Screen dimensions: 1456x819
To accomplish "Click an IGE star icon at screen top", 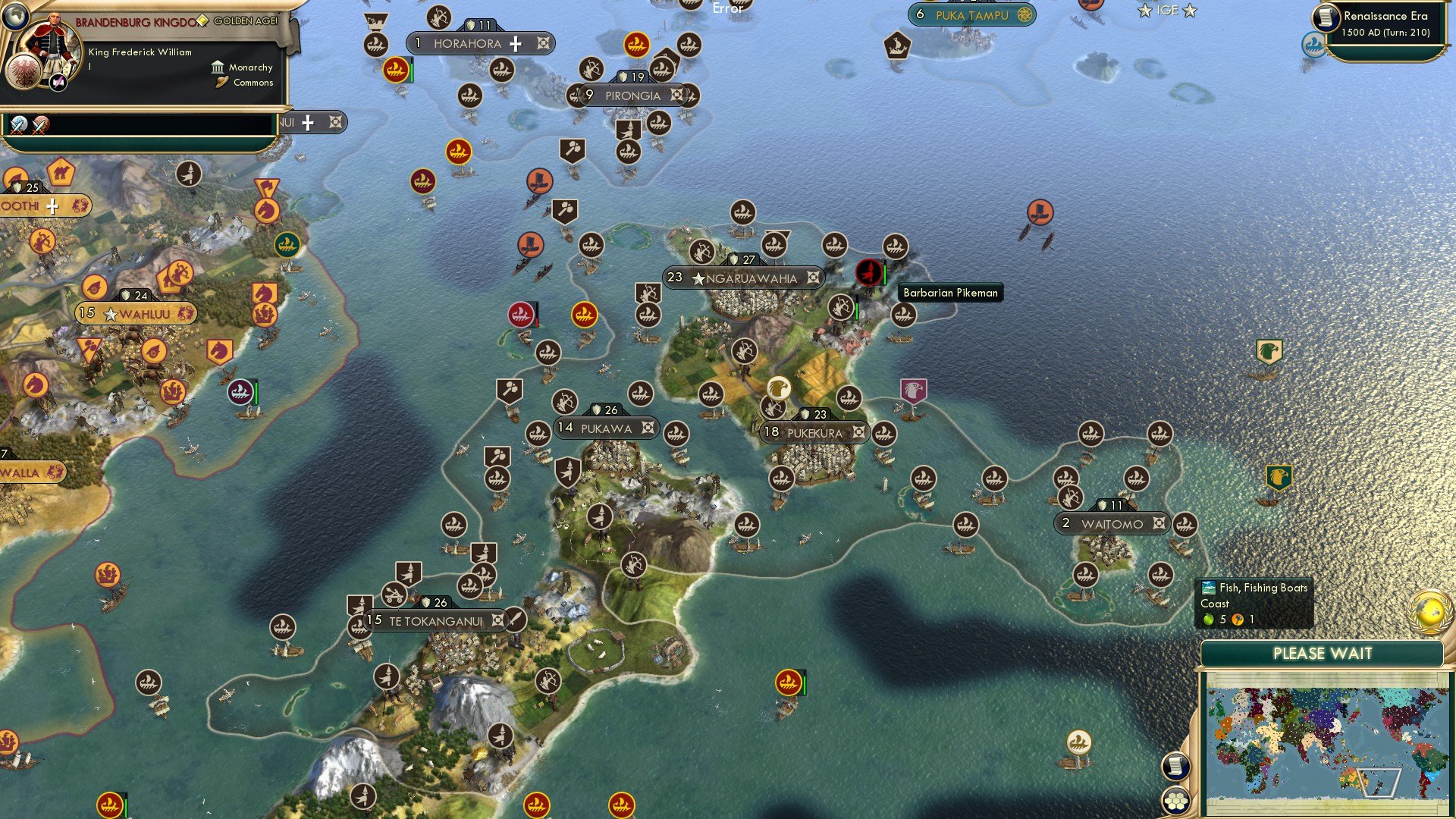I will tap(1144, 11).
